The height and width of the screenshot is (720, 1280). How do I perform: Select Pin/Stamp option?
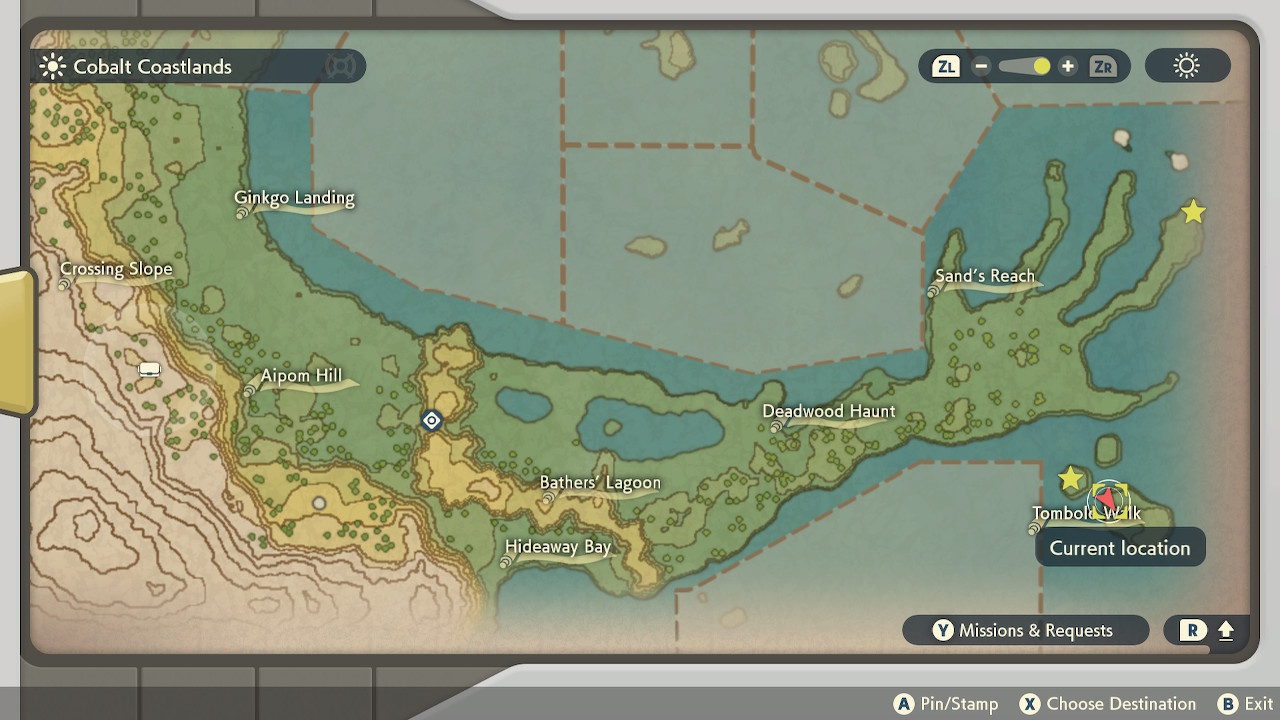tap(945, 703)
